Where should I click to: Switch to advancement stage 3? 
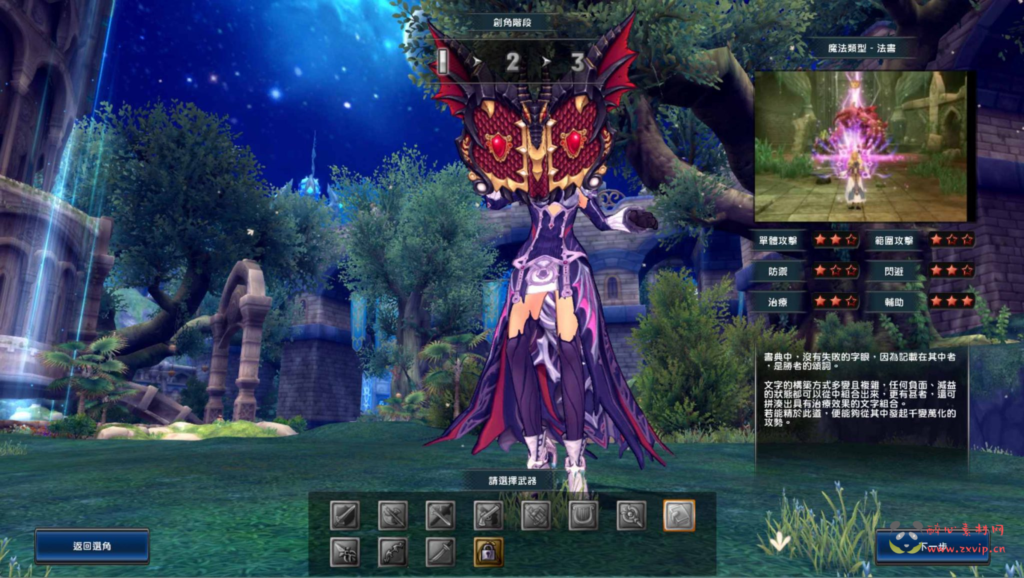[x=577, y=63]
